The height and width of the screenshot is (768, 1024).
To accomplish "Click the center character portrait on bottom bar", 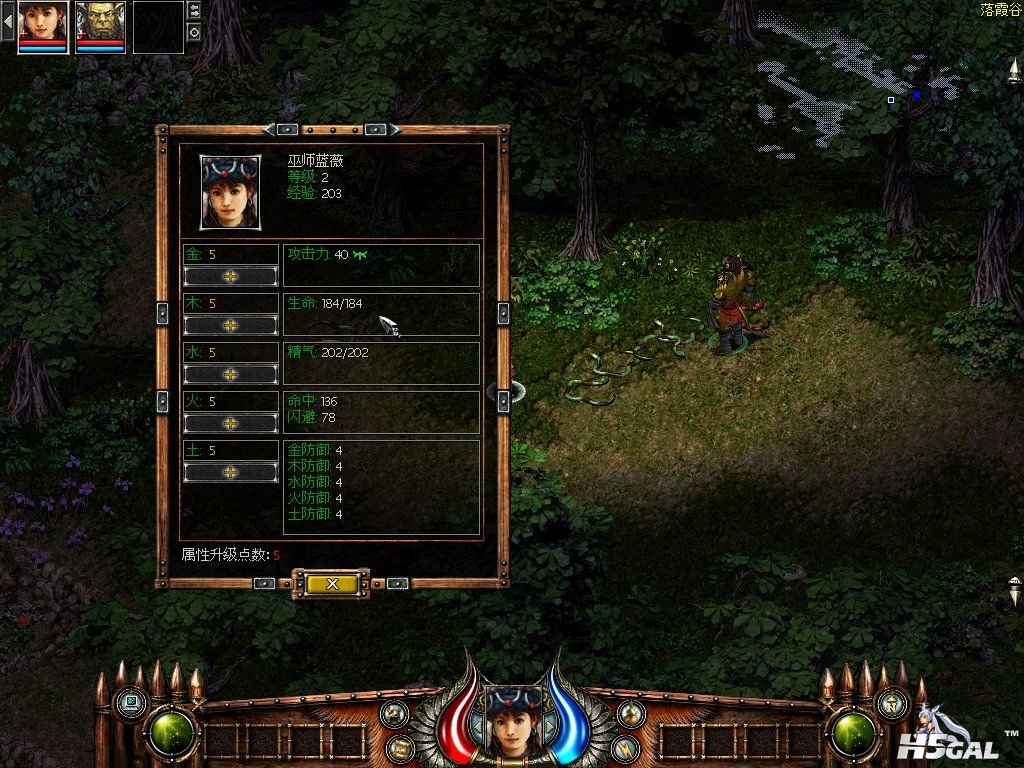I will click(513, 720).
